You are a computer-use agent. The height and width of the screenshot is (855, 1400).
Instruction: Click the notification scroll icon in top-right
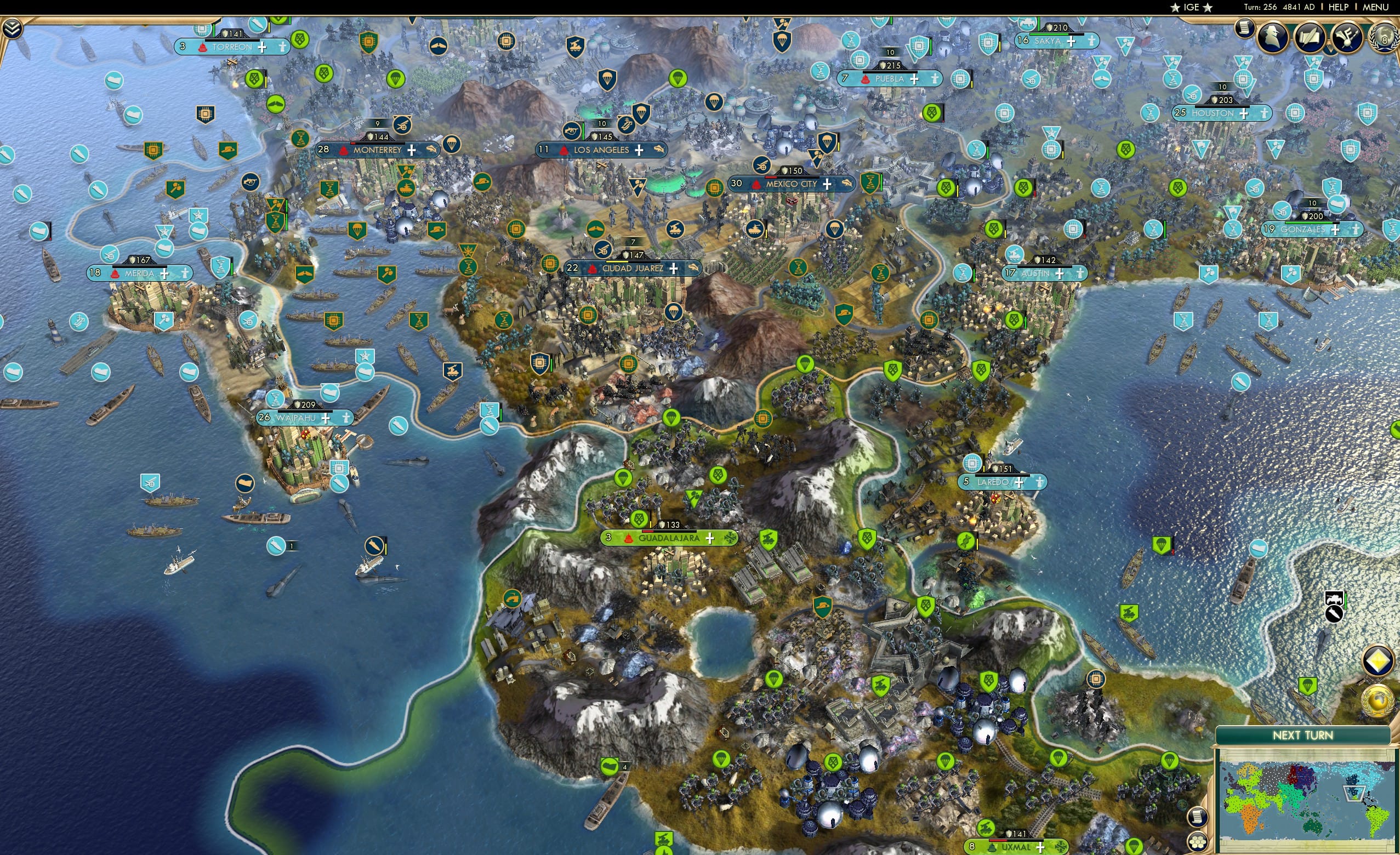pyautogui.click(x=1244, y=29)
